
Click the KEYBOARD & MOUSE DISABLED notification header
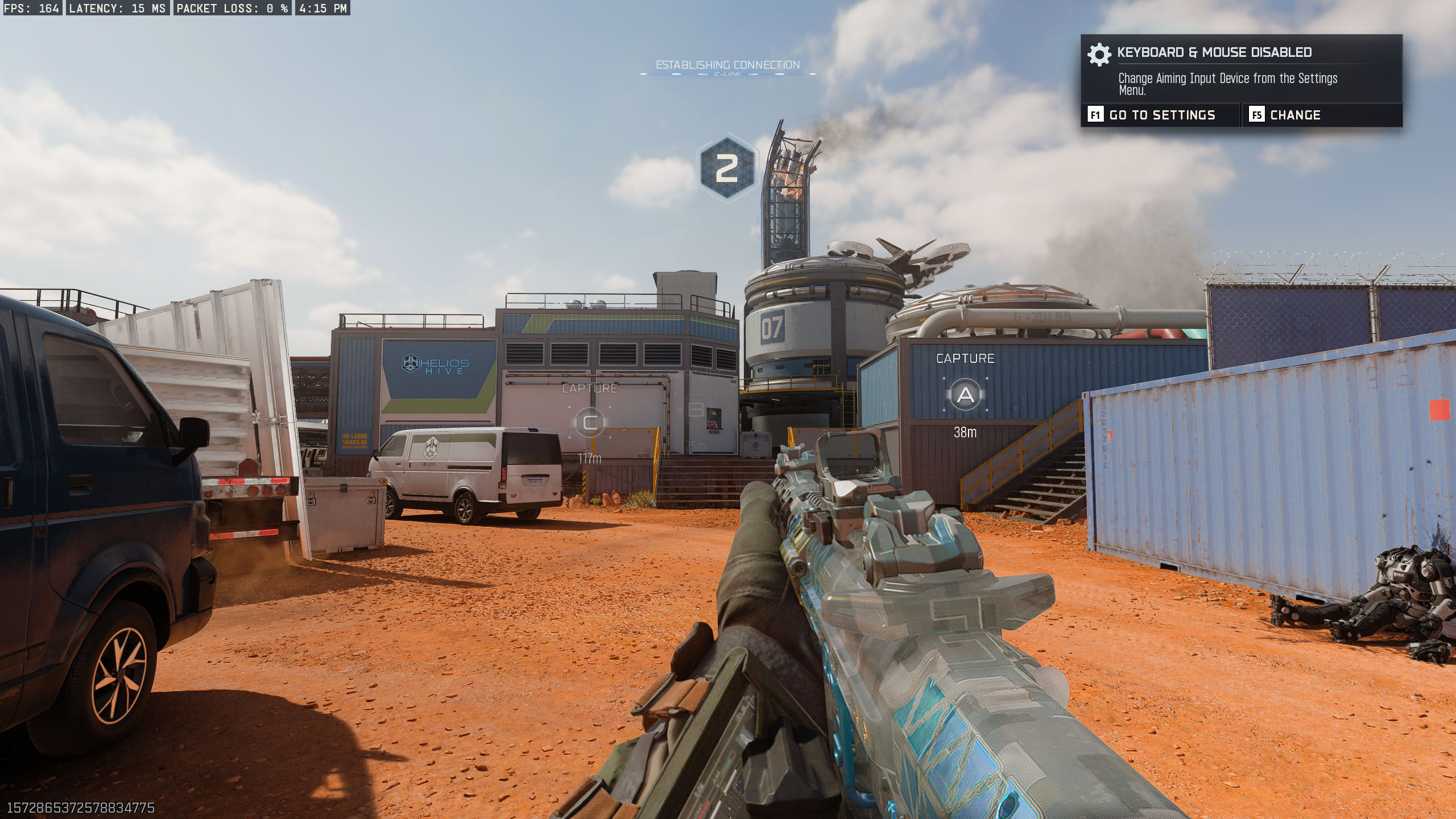[x=1214, y=52]
